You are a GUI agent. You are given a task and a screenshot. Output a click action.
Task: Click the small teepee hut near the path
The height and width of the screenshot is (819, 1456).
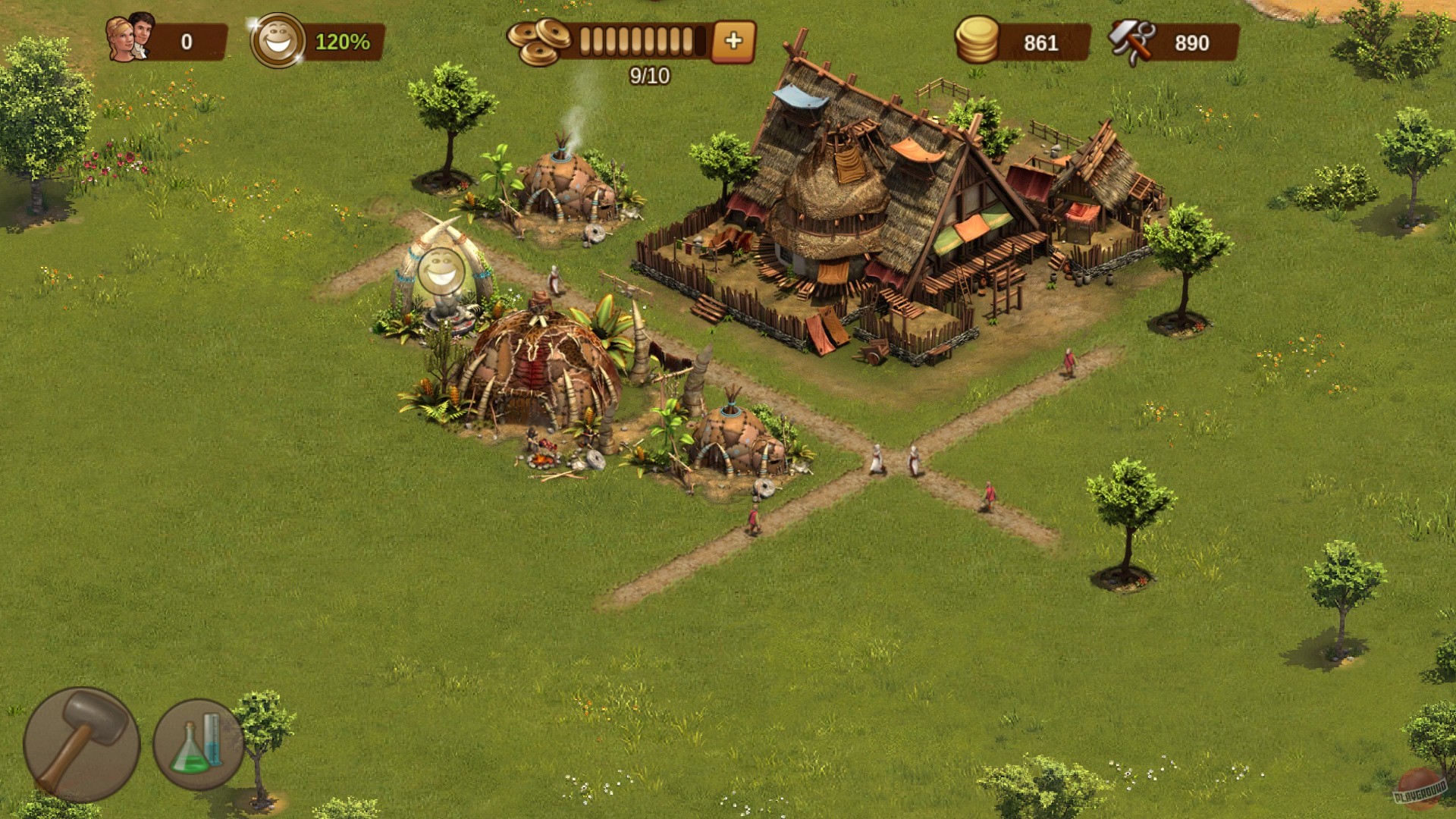point(736,440)
